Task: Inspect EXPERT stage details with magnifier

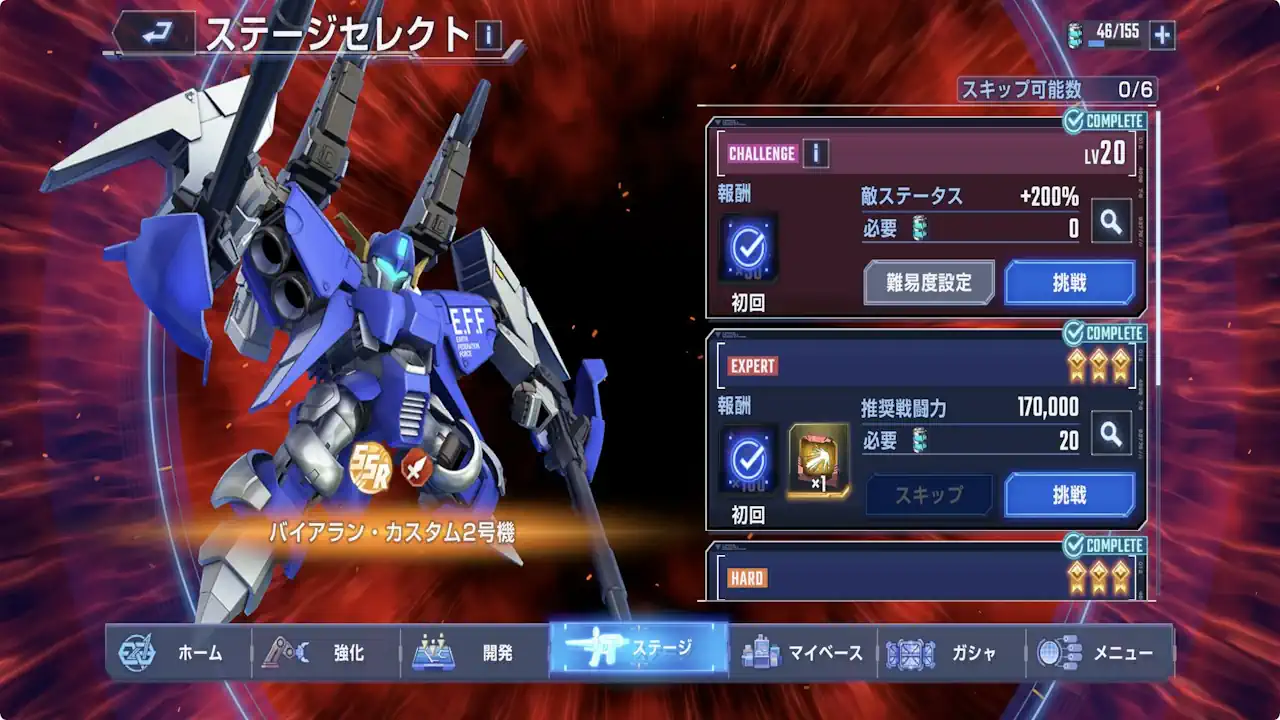Action: pos(1111,433)
